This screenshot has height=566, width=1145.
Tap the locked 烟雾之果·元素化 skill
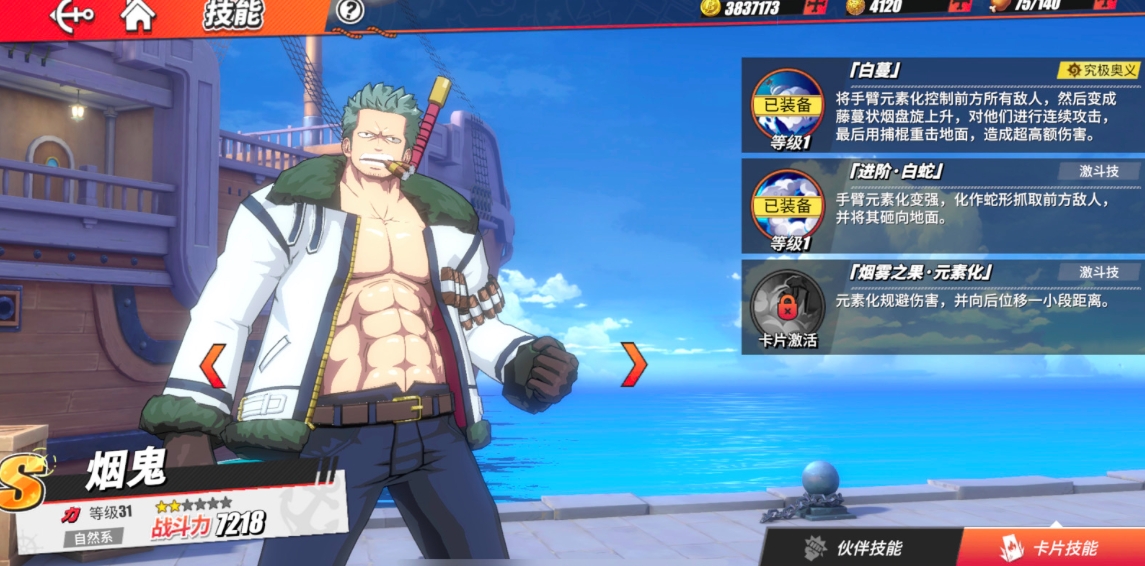(x=787, y=303)
